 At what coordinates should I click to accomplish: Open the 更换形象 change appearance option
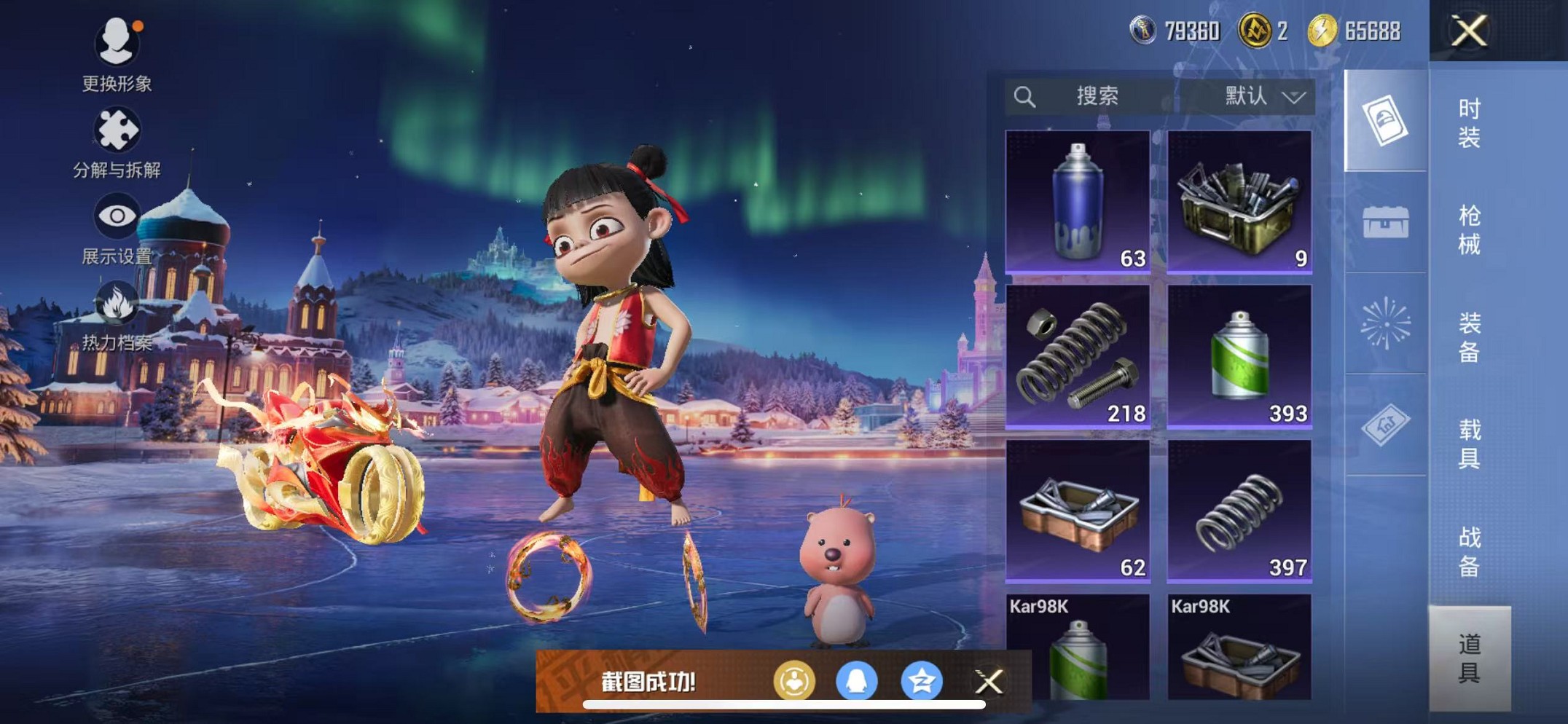pyautogui.click(x=117, y=55)
